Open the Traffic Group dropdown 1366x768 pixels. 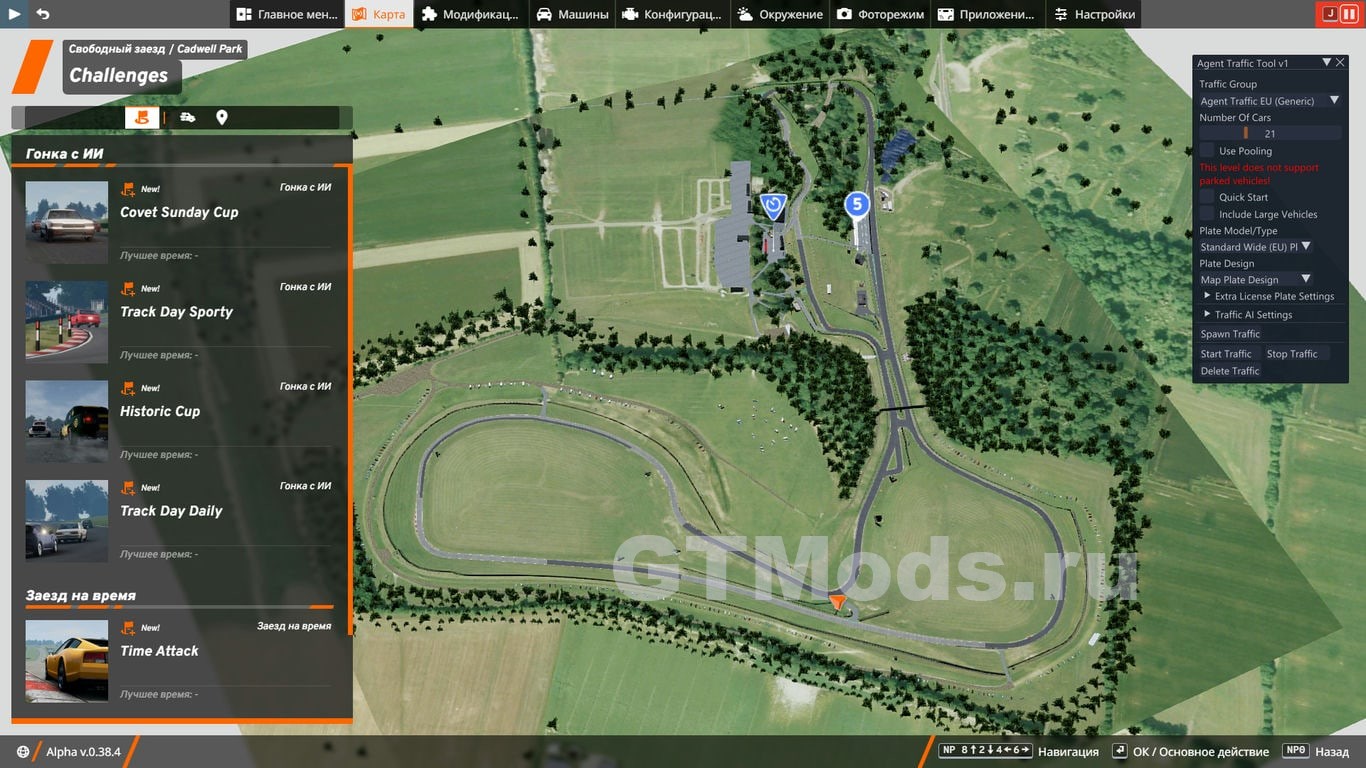[x=1270, y=101]
